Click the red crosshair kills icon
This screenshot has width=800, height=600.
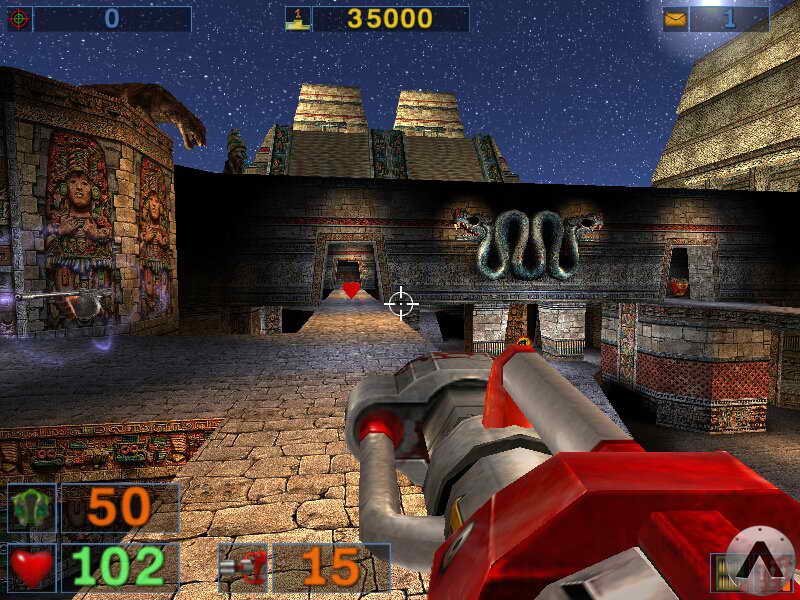coord(19,19)
